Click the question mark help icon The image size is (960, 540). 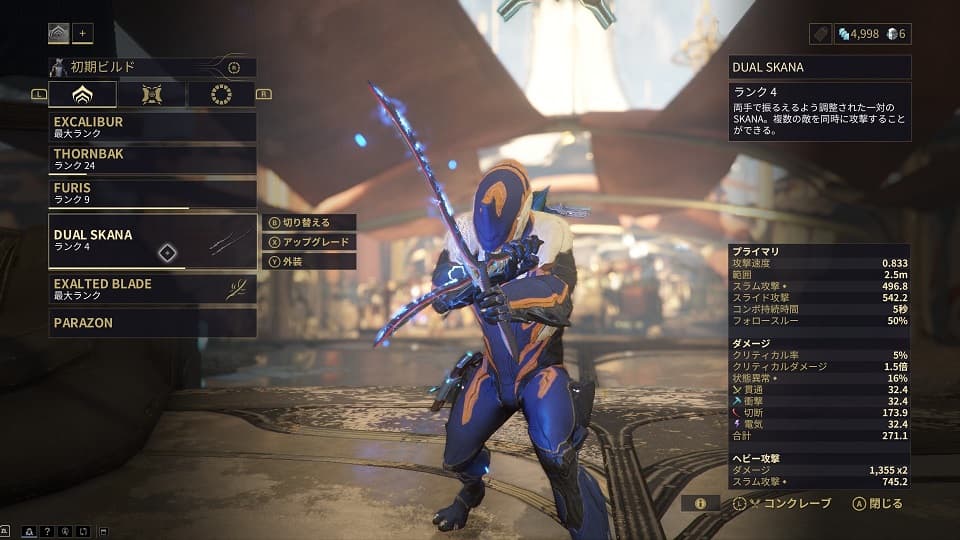pyautogui.click(x=48, y=530)
